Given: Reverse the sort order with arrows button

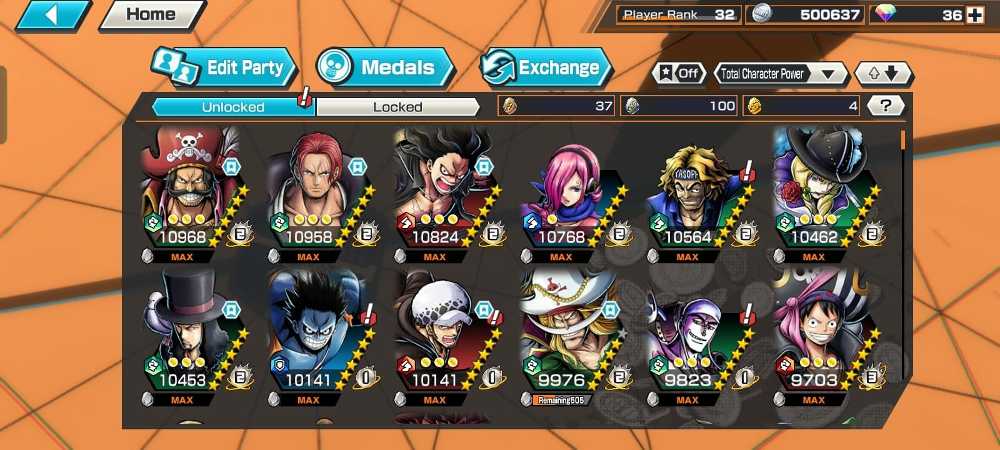Looking at the screenshot, I should pyautogui.click(x=882, y=74).
